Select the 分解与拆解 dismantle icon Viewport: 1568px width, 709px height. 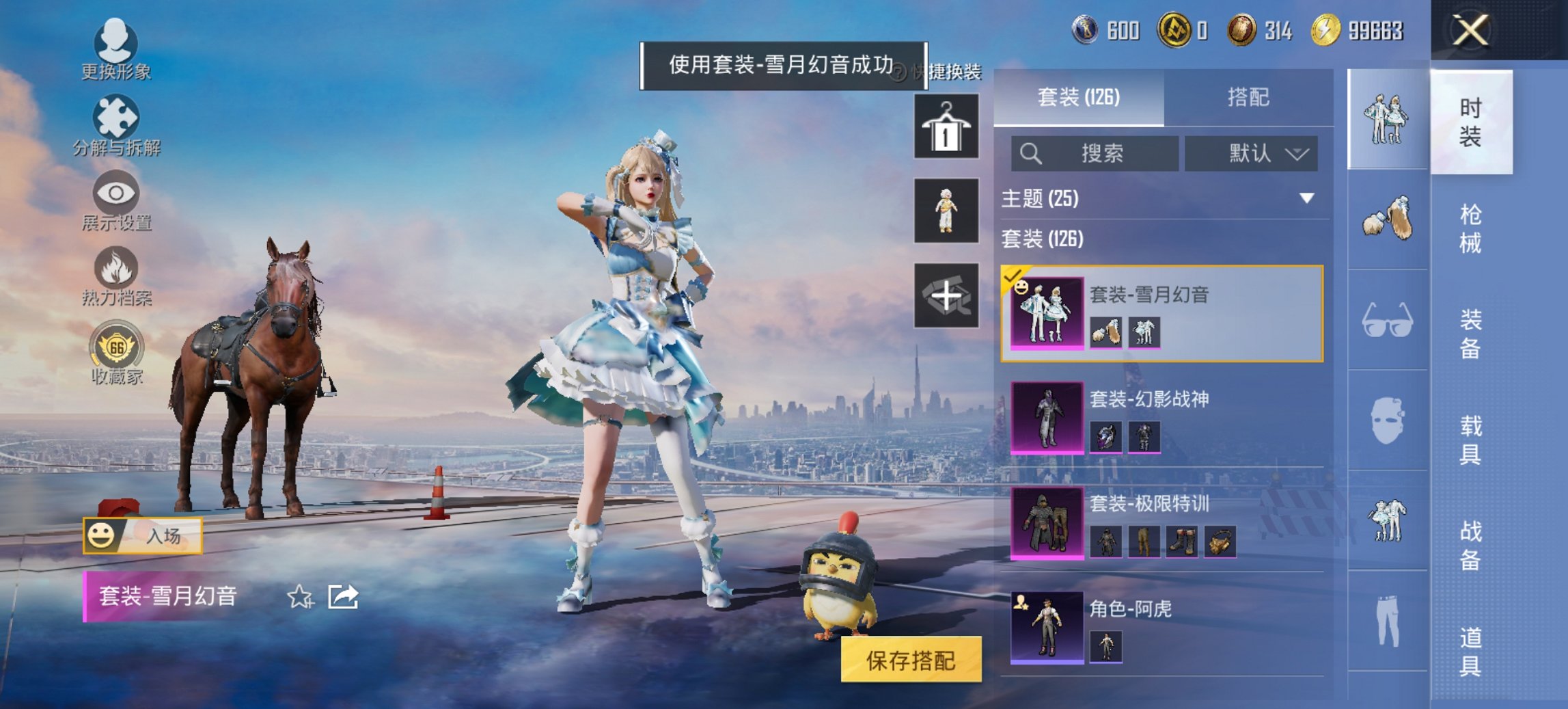point(116,115)
